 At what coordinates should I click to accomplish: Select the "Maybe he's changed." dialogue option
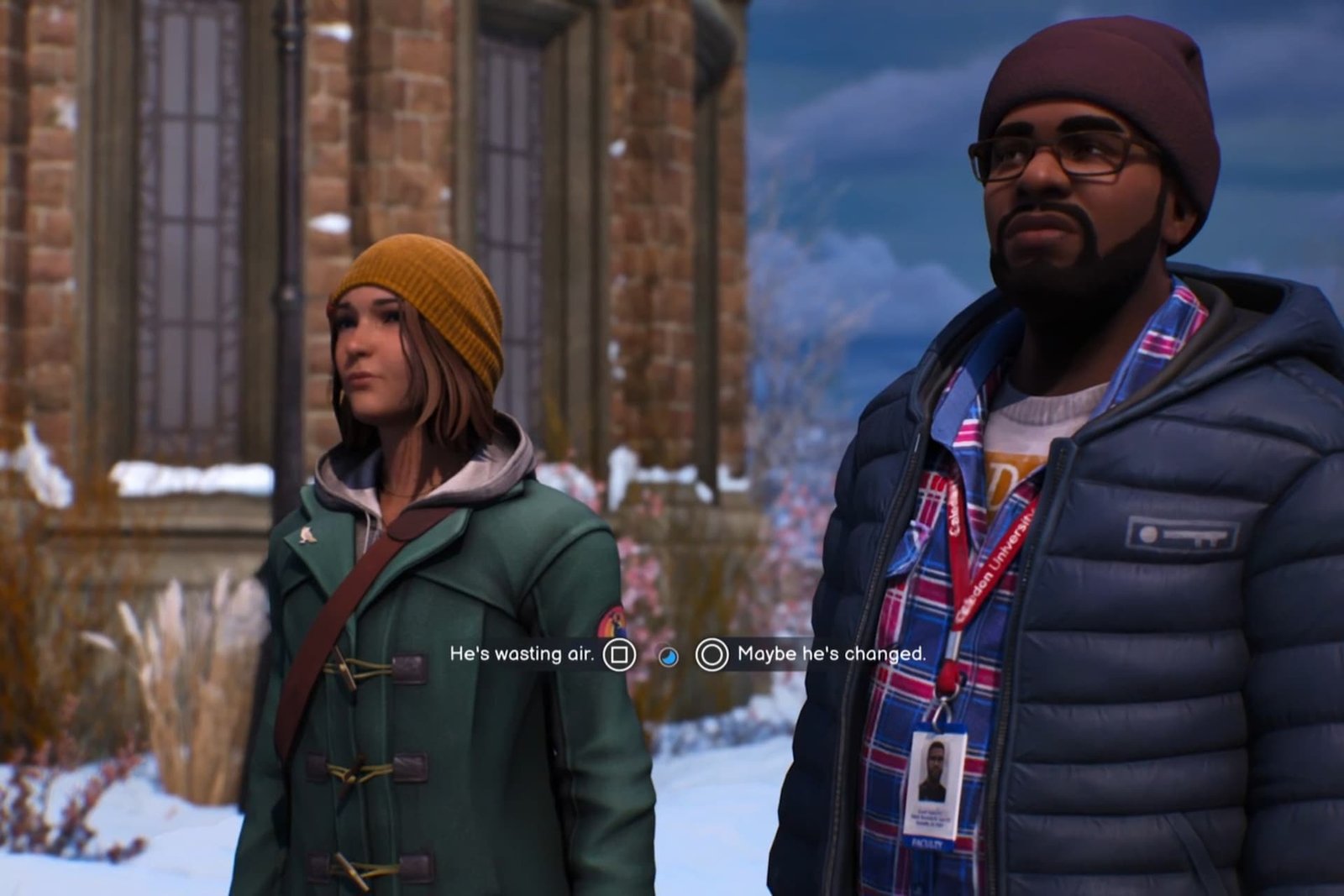830,653
